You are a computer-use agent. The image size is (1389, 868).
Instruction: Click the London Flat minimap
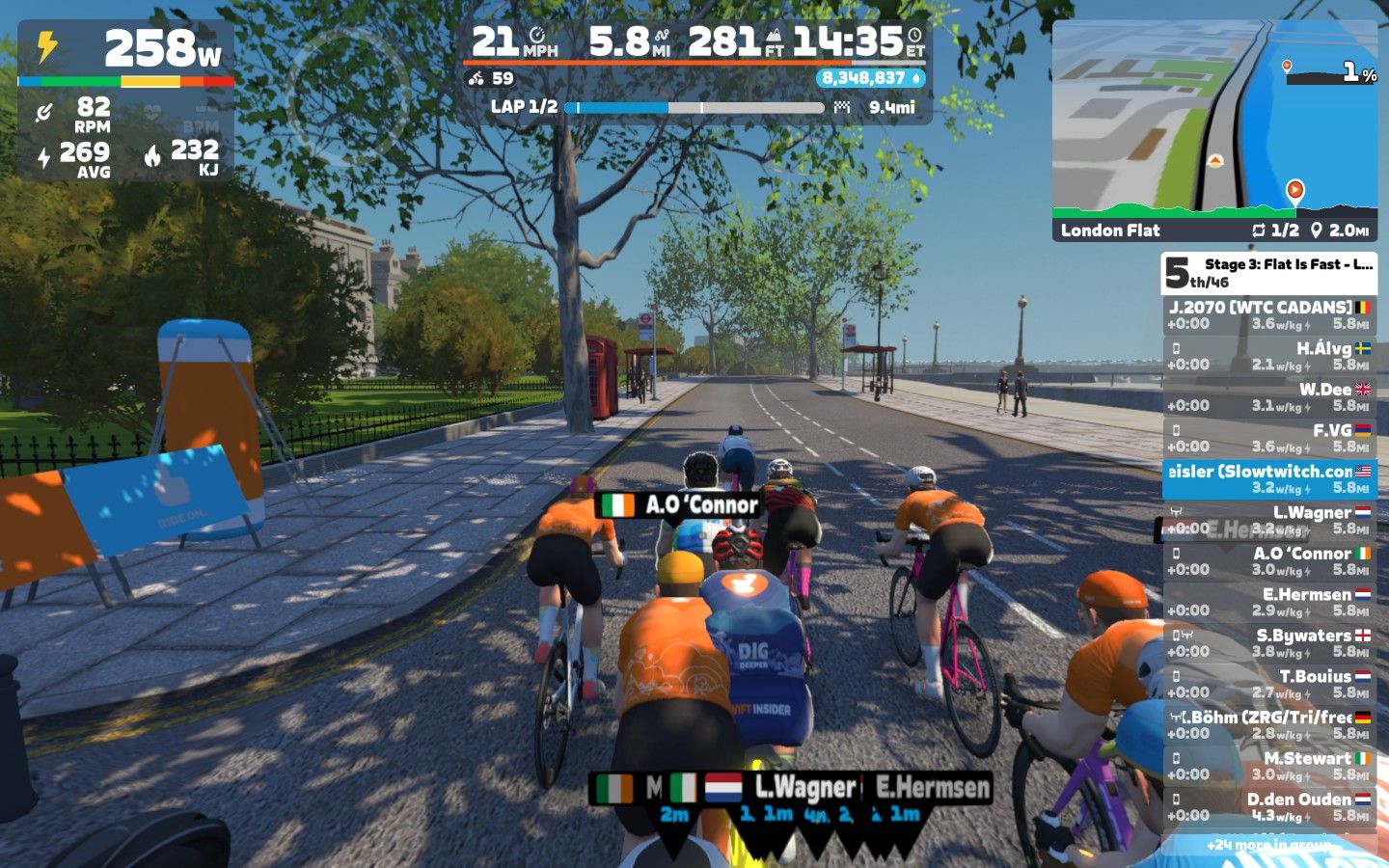click(x=1213, y=130)
